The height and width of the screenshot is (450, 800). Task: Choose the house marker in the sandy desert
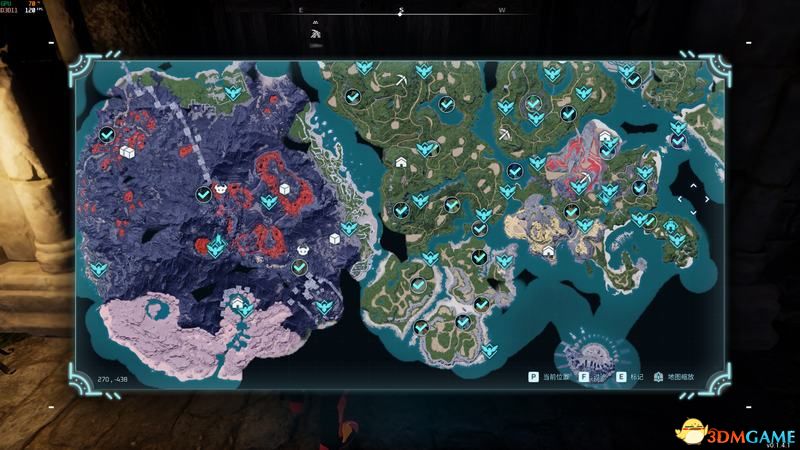click(x=547, y=250)
